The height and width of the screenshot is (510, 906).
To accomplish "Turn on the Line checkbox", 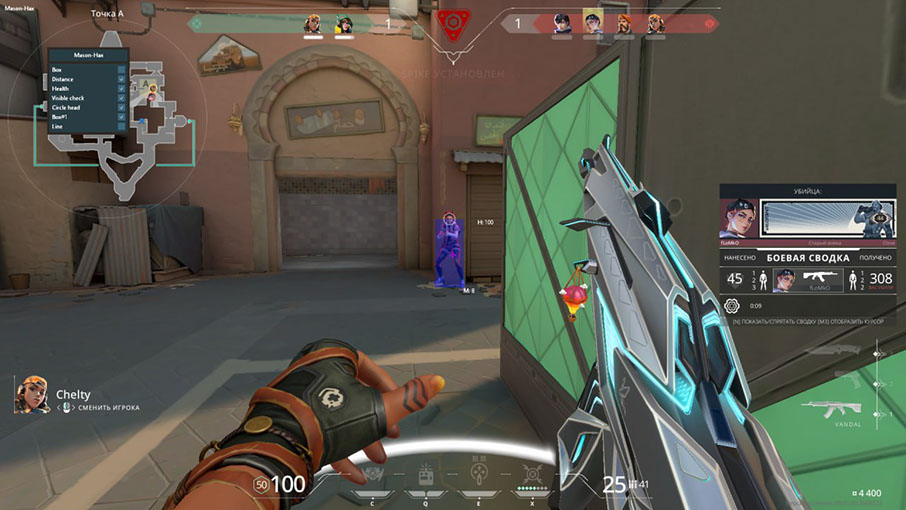I will (x=121, y=127).
